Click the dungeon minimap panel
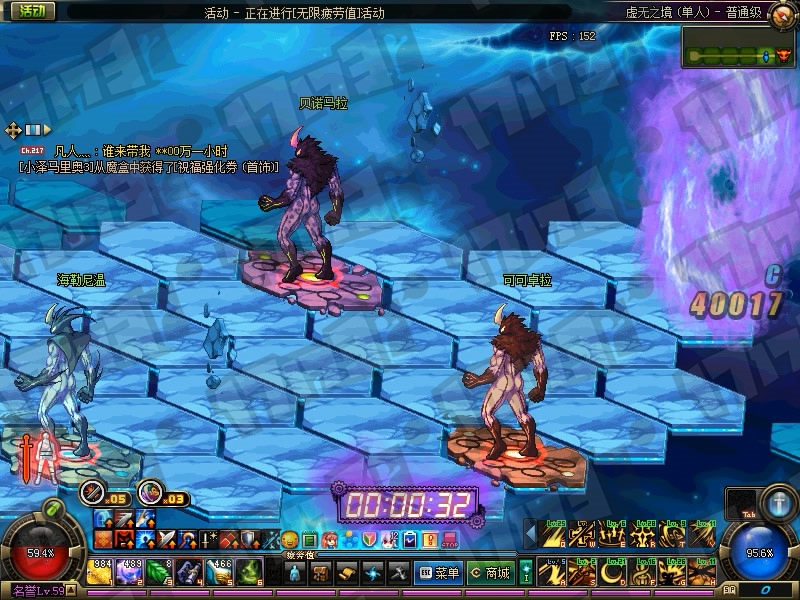Image resolution: width=800 pixels, height=600 pixels. coord(739,46)
